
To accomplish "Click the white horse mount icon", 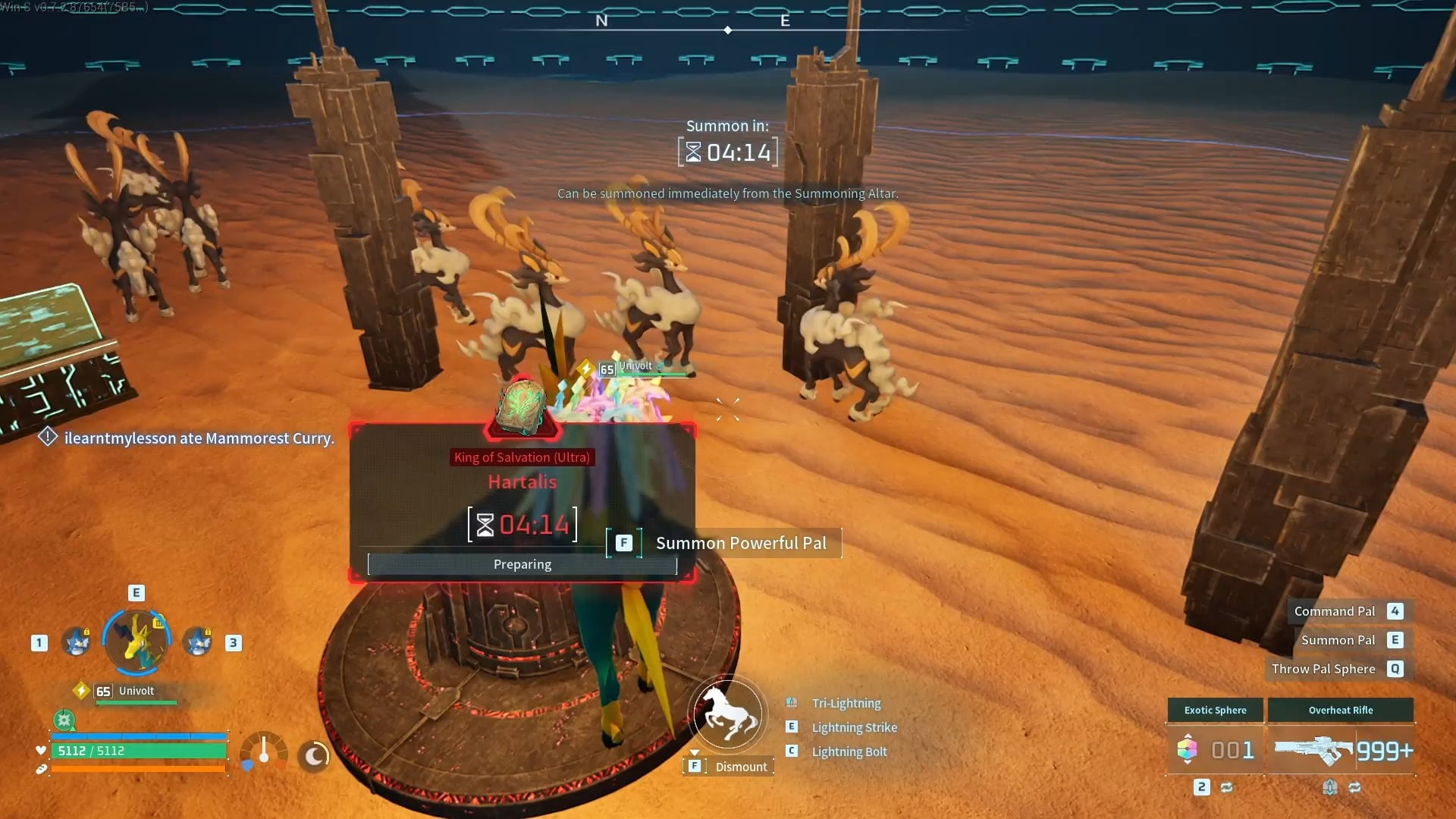I will (x=728, y=714).
